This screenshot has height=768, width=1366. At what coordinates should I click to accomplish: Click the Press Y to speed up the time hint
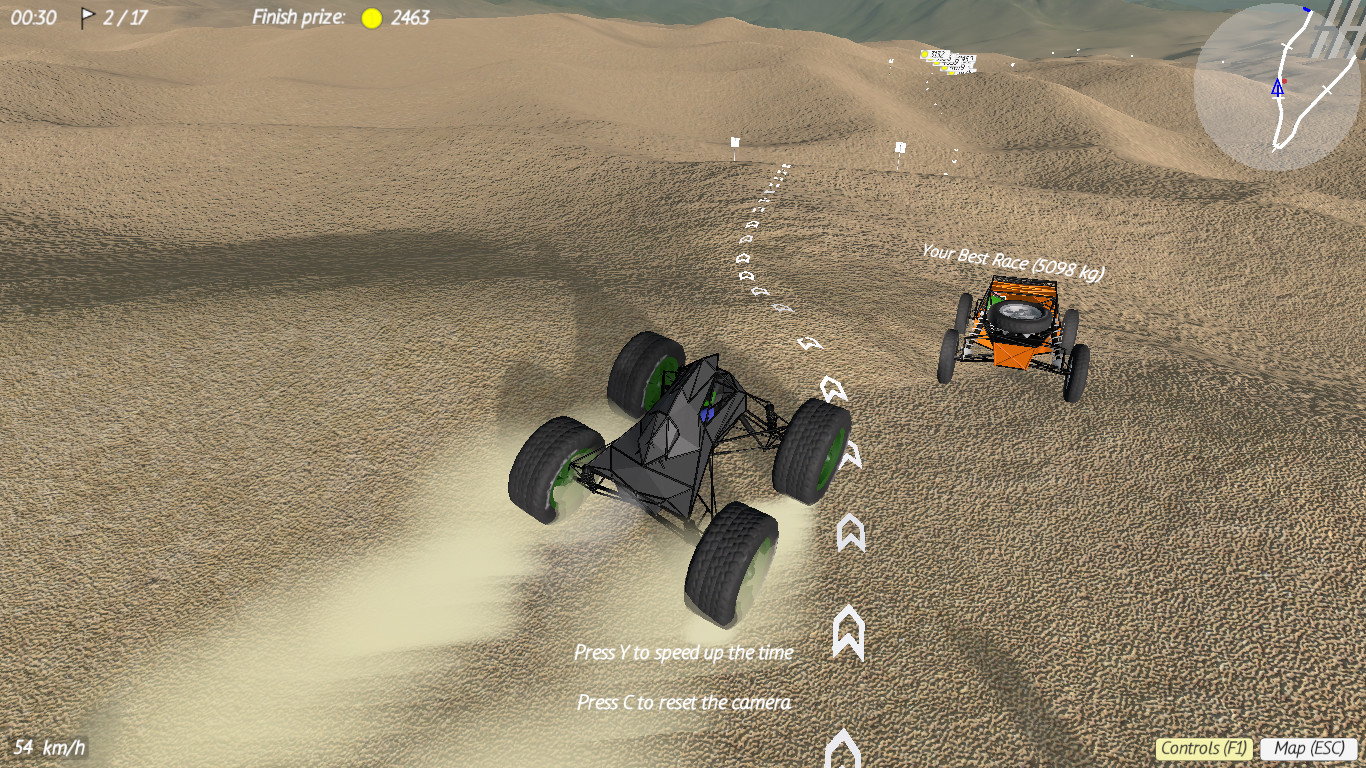coord(684,652)
